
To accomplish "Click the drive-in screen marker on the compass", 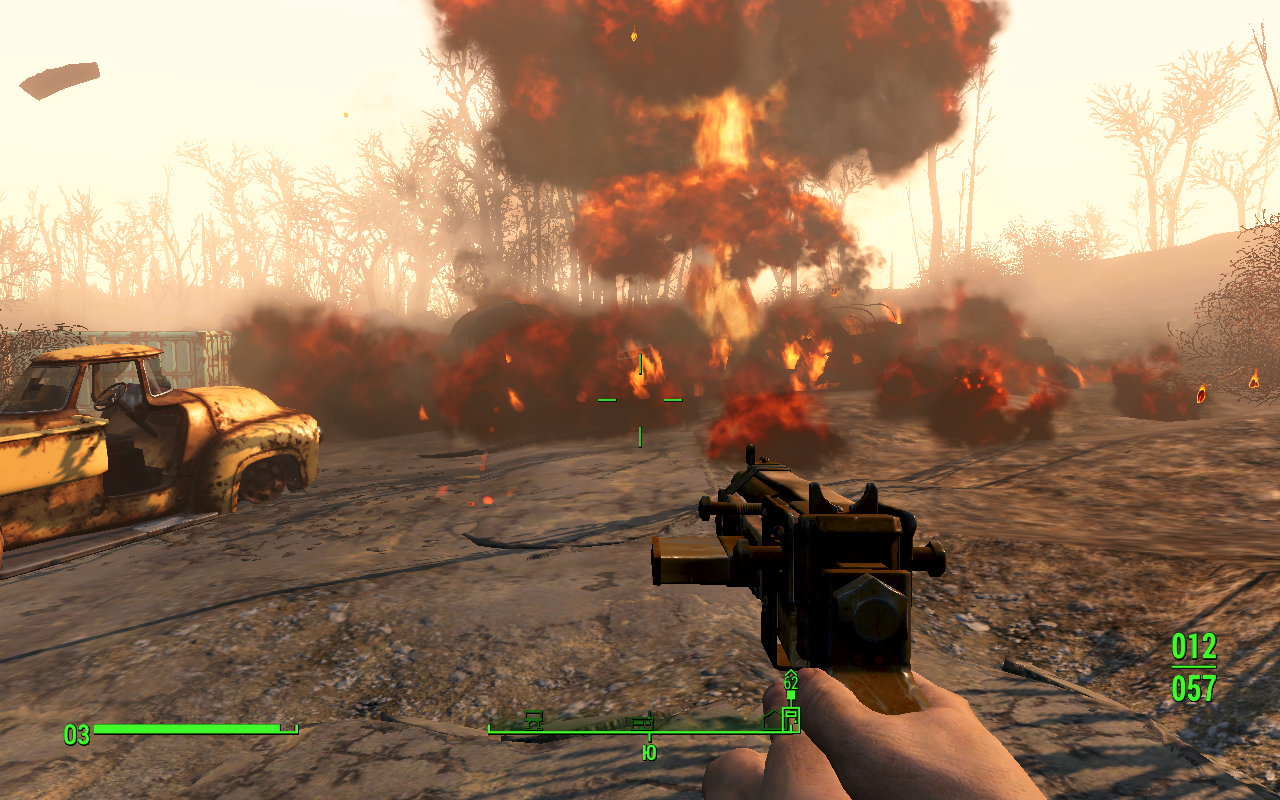I will pyautogui.click(x=534, y=719).
